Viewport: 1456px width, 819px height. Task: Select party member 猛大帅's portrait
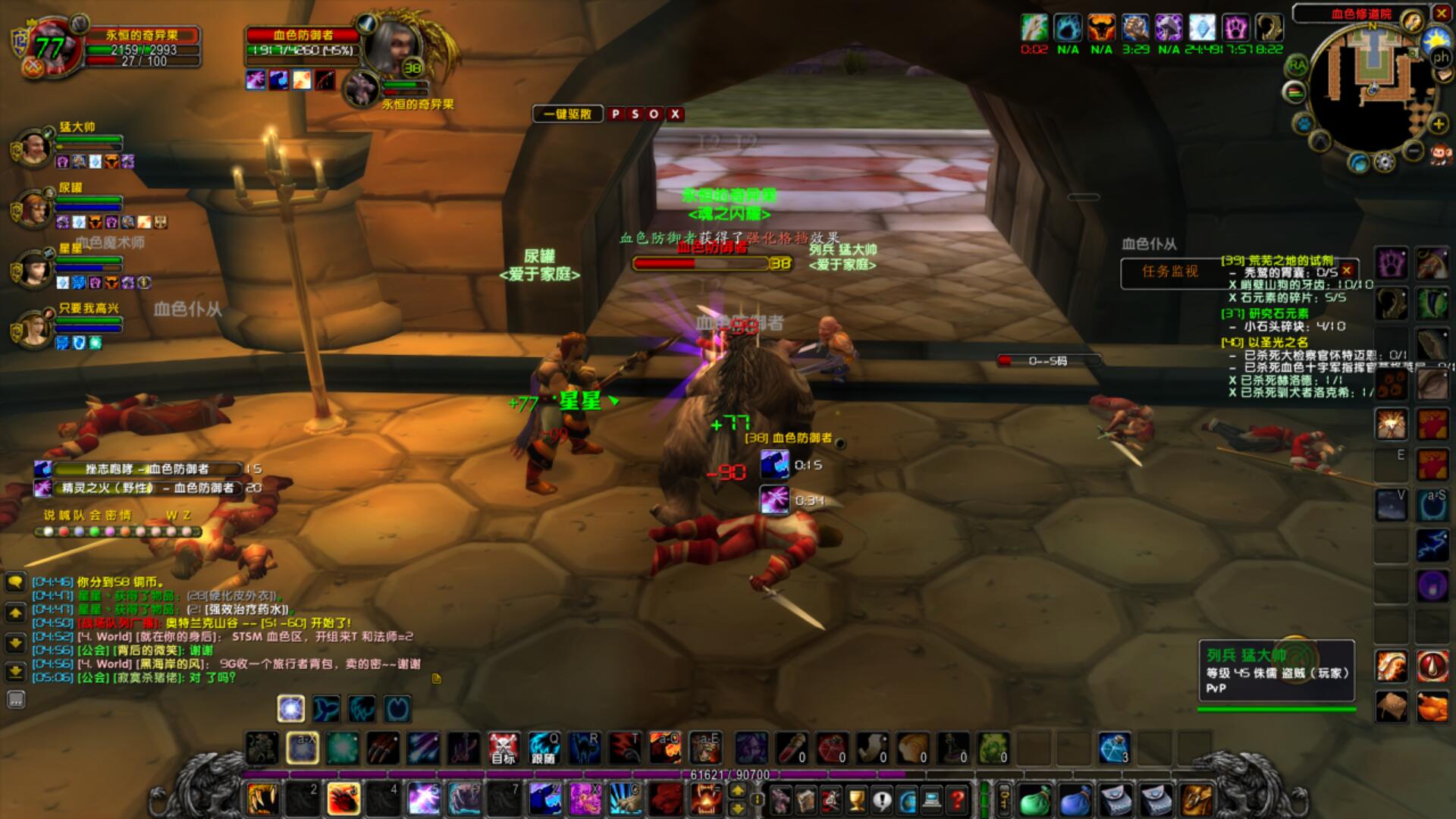(33, 149)
